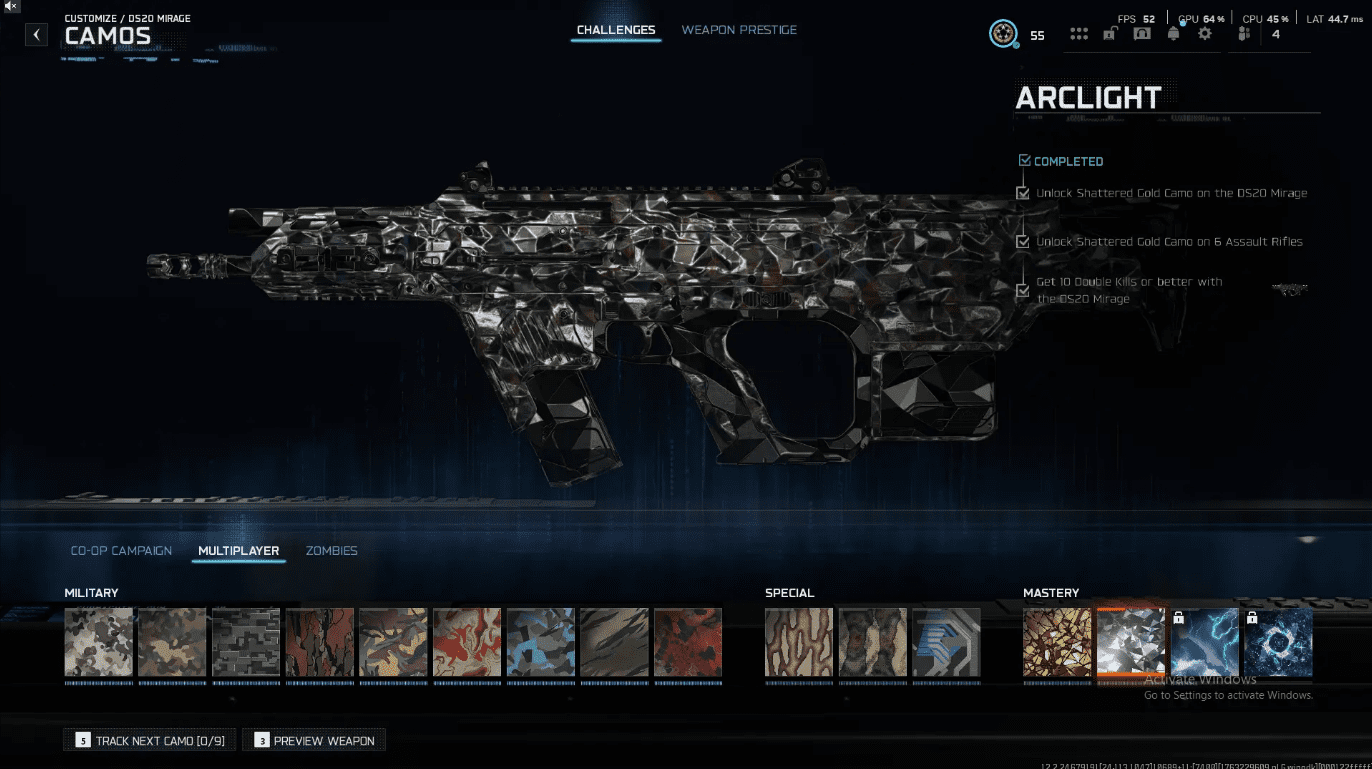The width and height of the screenshot is (1372, 769).
Task: Select the Arclight silver crystal camo
Action: pos(1131,643)
